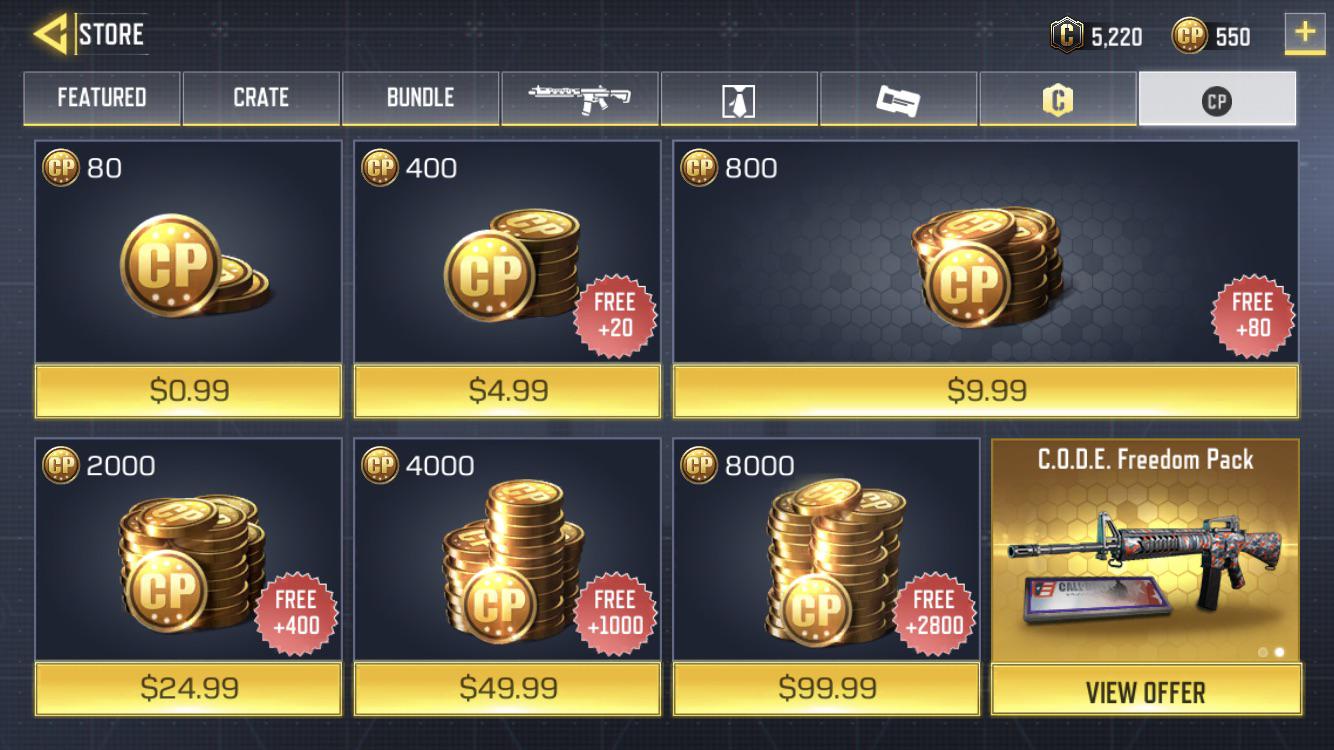The image size is (1334, 750).
Task: Open the card pack tab icon
Action: pyautogui.click(x=899, y=98)
